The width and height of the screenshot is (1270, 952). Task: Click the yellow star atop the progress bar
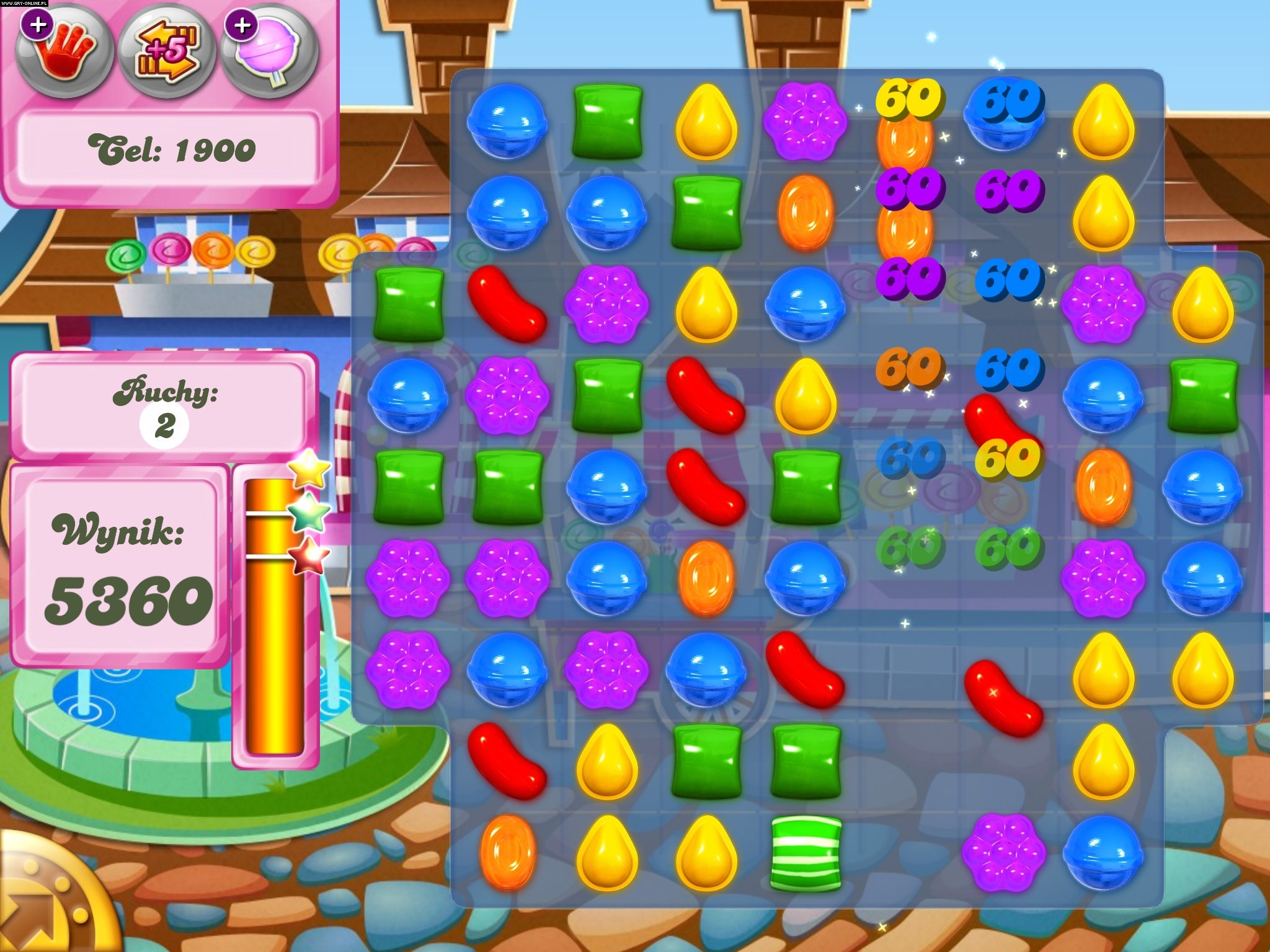click(x=308, y=469)
